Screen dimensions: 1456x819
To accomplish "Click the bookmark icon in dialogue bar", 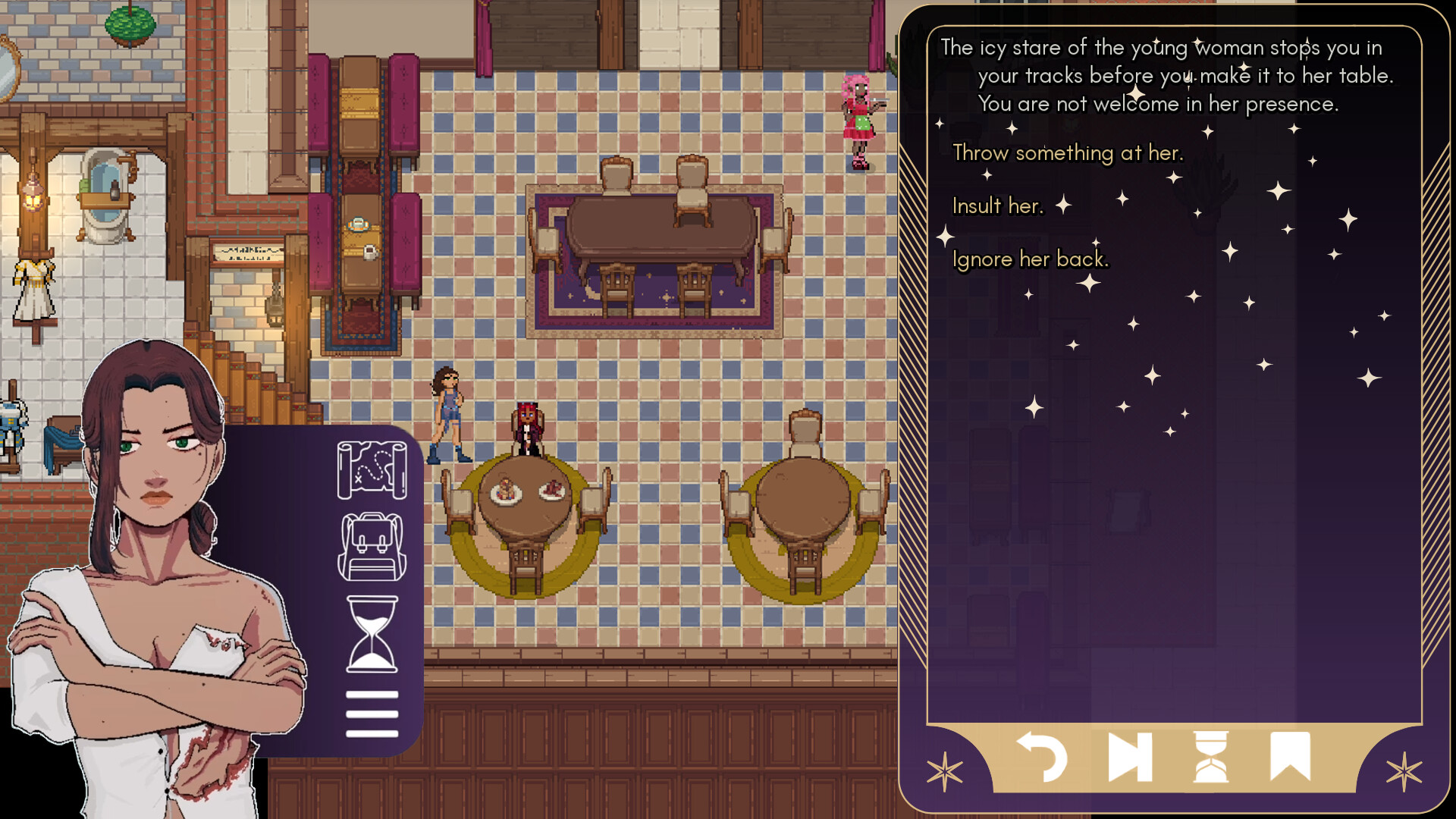I will (x=1290, y=755).
